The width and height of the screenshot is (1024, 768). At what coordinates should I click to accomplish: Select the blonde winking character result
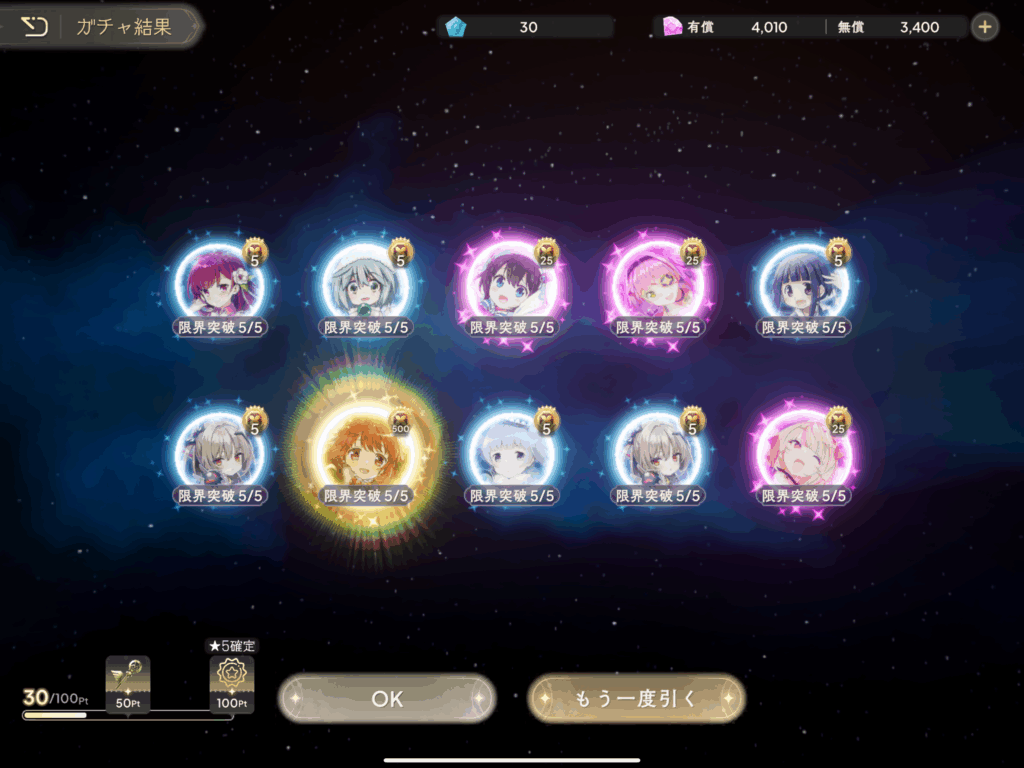[803, 455]
